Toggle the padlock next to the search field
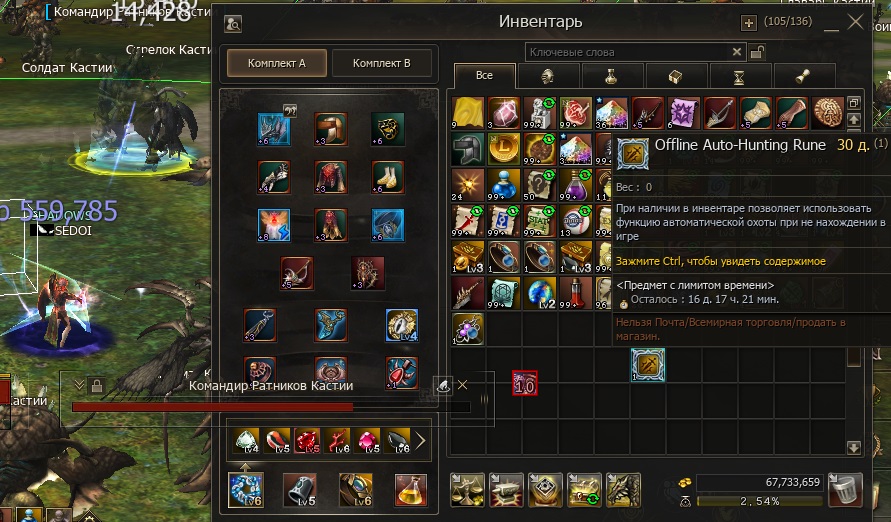Image resolution: width=891 pixels, height=522 pixels. pyautogui.click(x=757, y=52)
